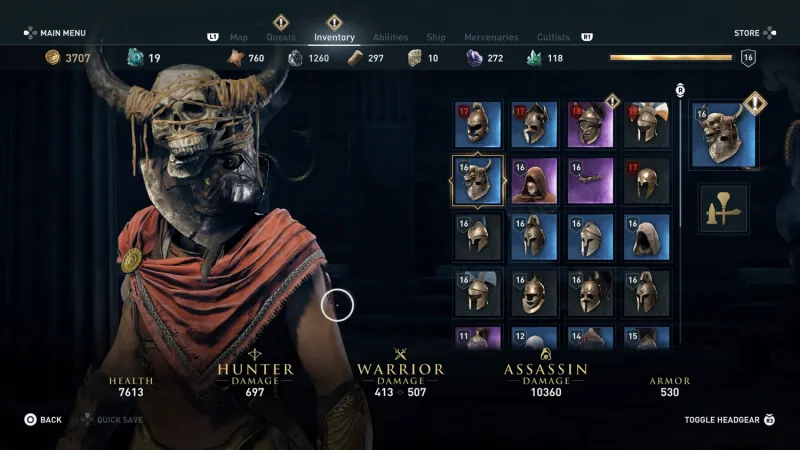Switch to the Cultists tab
Screen dimensions: 800x450
pyautogui.click(x=553, y=37)
